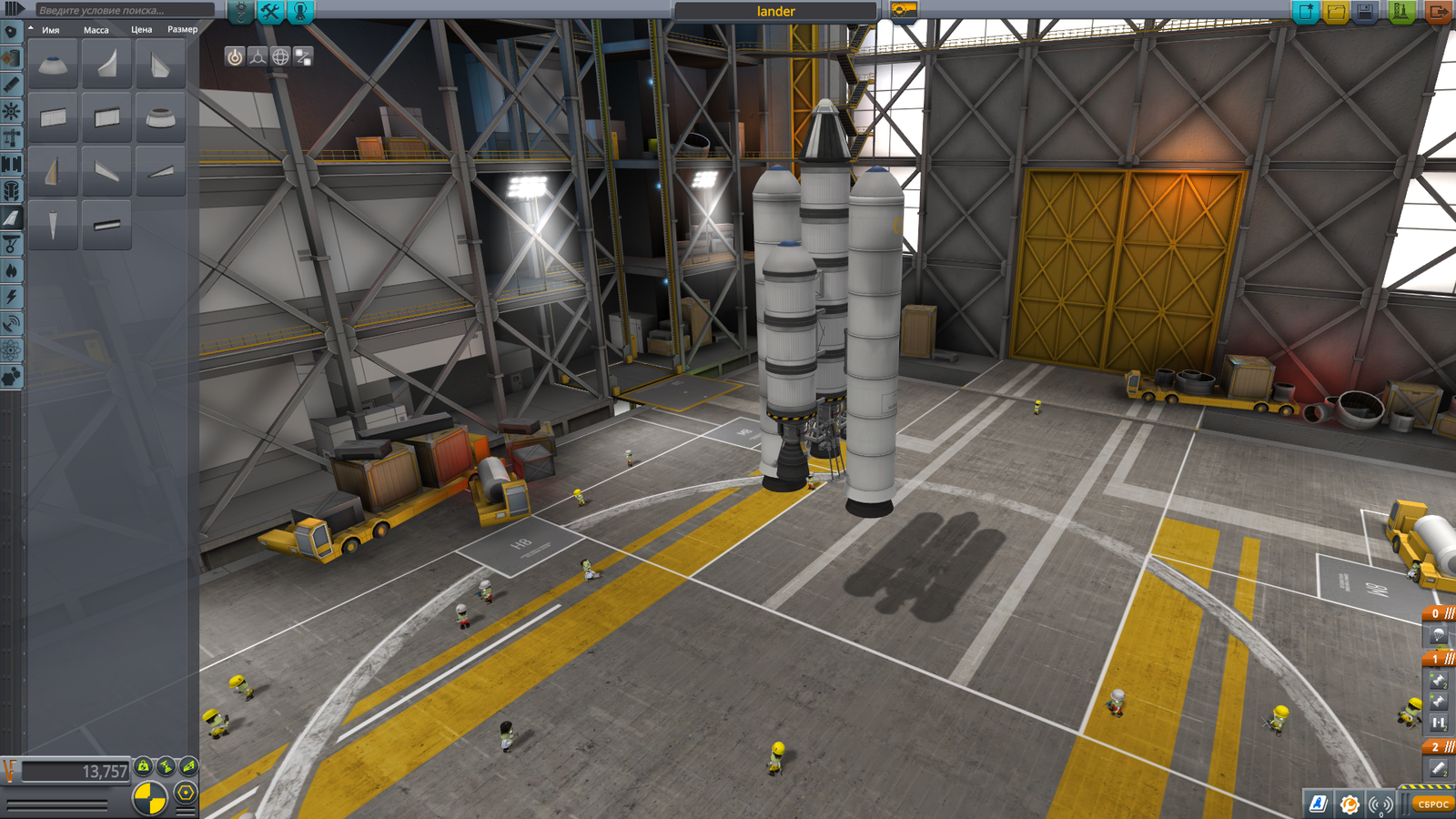Switch to the crane parts mode tab

[240, 11]
